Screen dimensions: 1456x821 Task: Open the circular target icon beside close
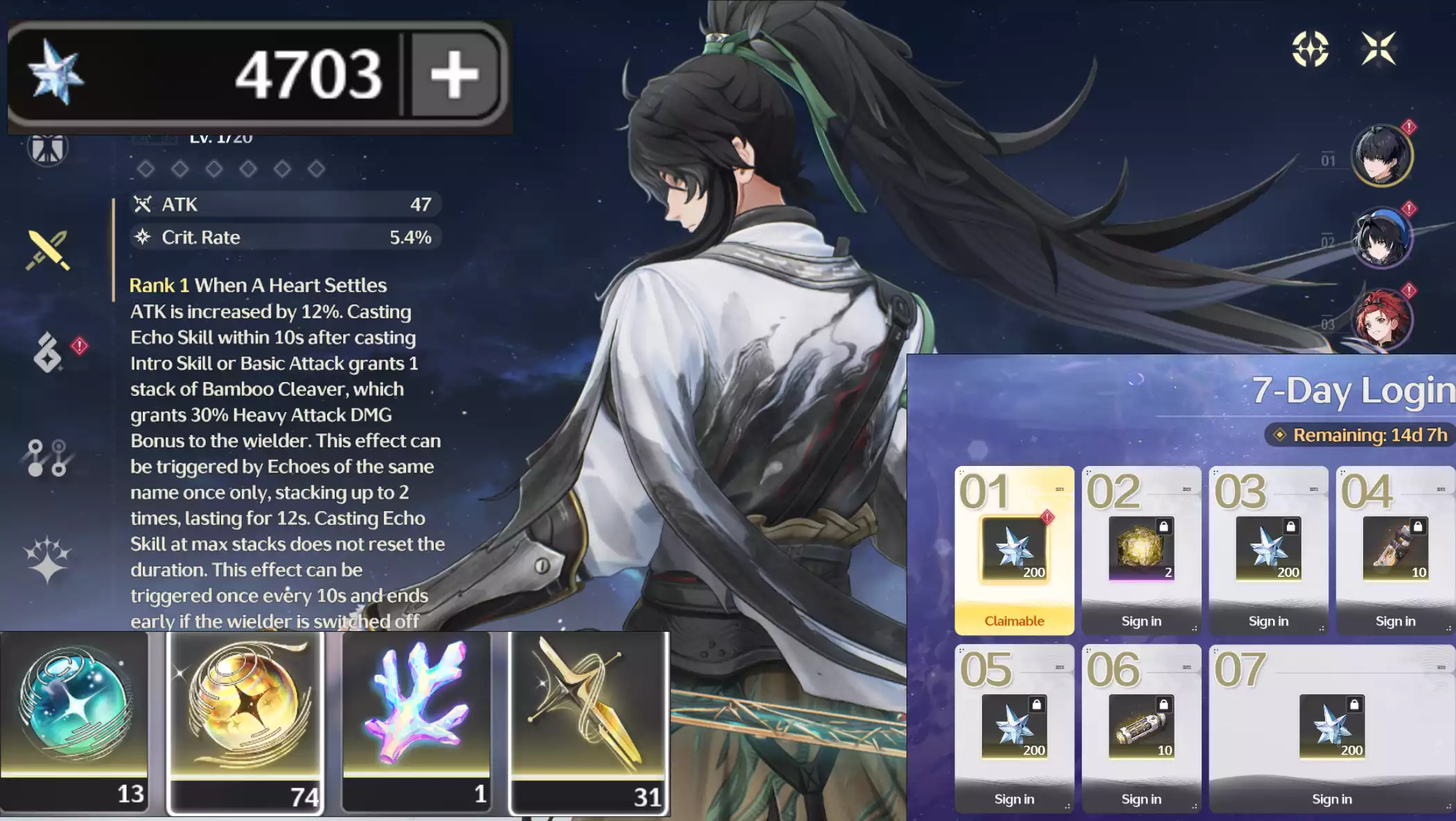pyautogui.click(x=1310, y=49)
